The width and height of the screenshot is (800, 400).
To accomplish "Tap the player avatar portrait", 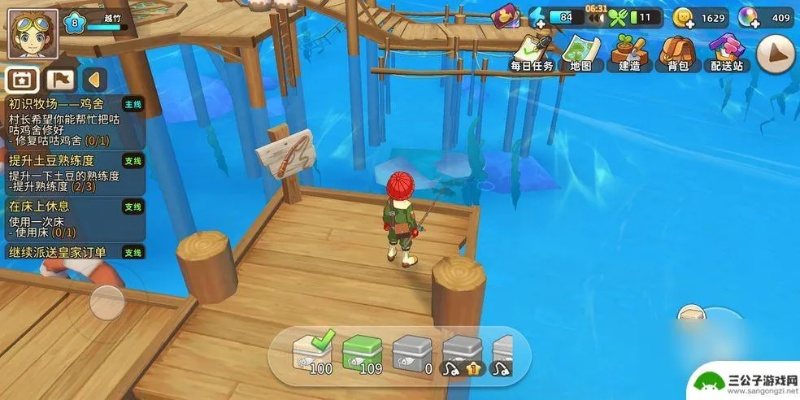I will pos(32,33).
